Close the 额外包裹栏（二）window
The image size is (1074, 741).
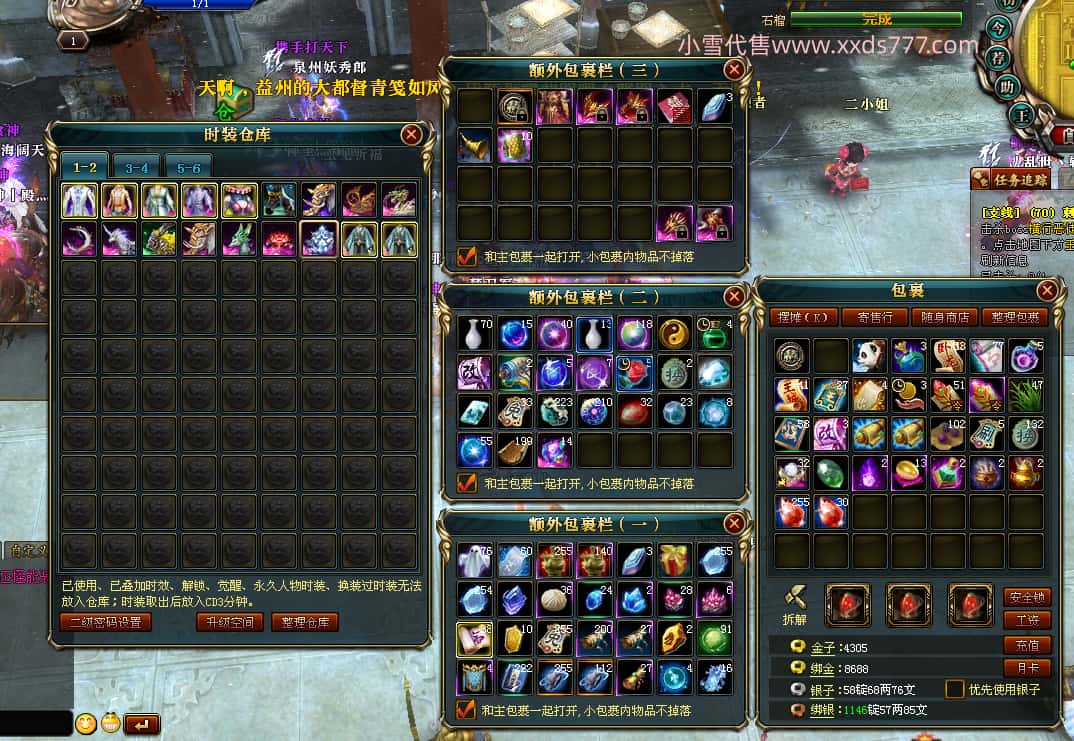tap(734, 296)
